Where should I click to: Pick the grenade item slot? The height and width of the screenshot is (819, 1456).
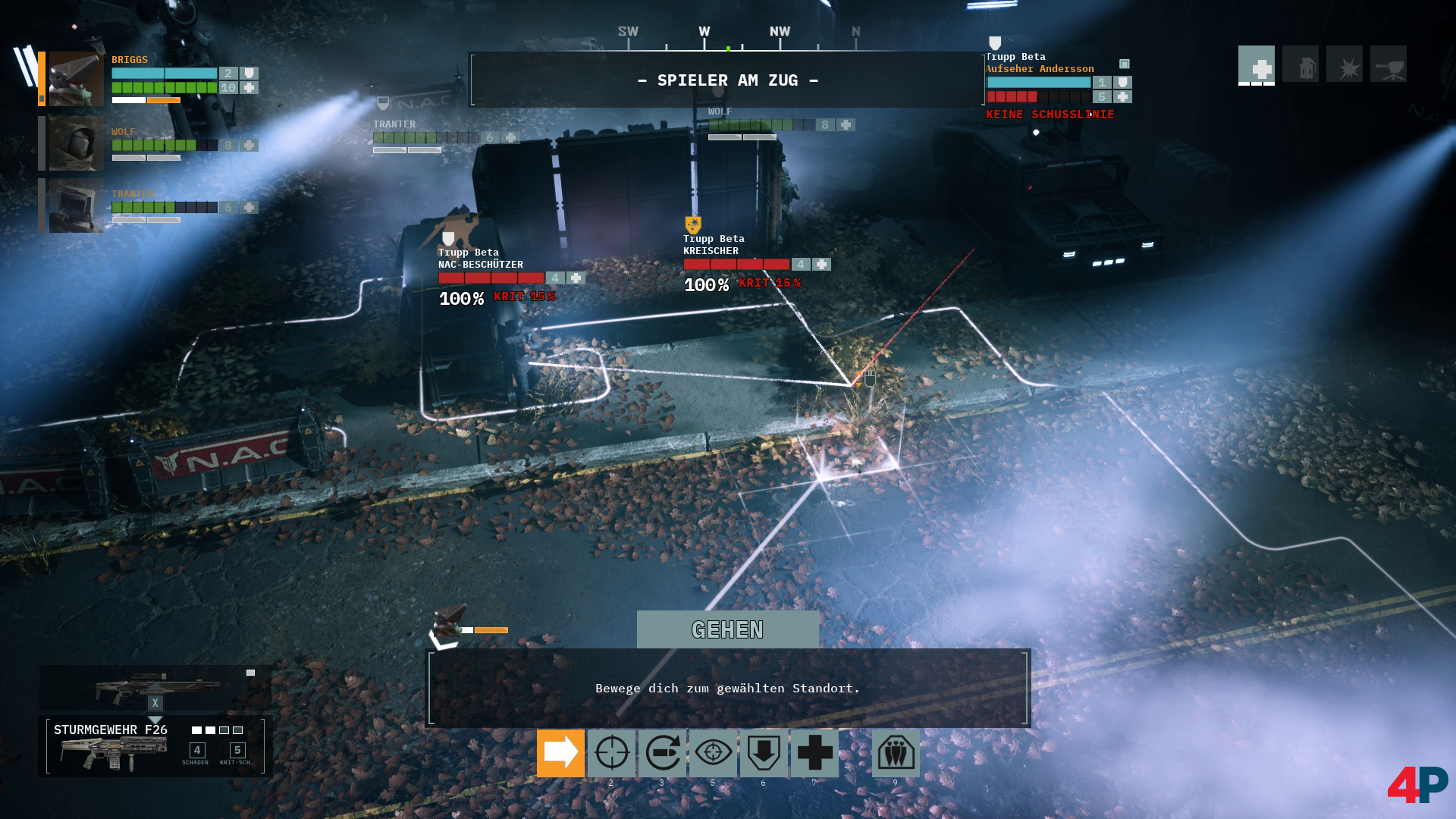click(1301, 64)
